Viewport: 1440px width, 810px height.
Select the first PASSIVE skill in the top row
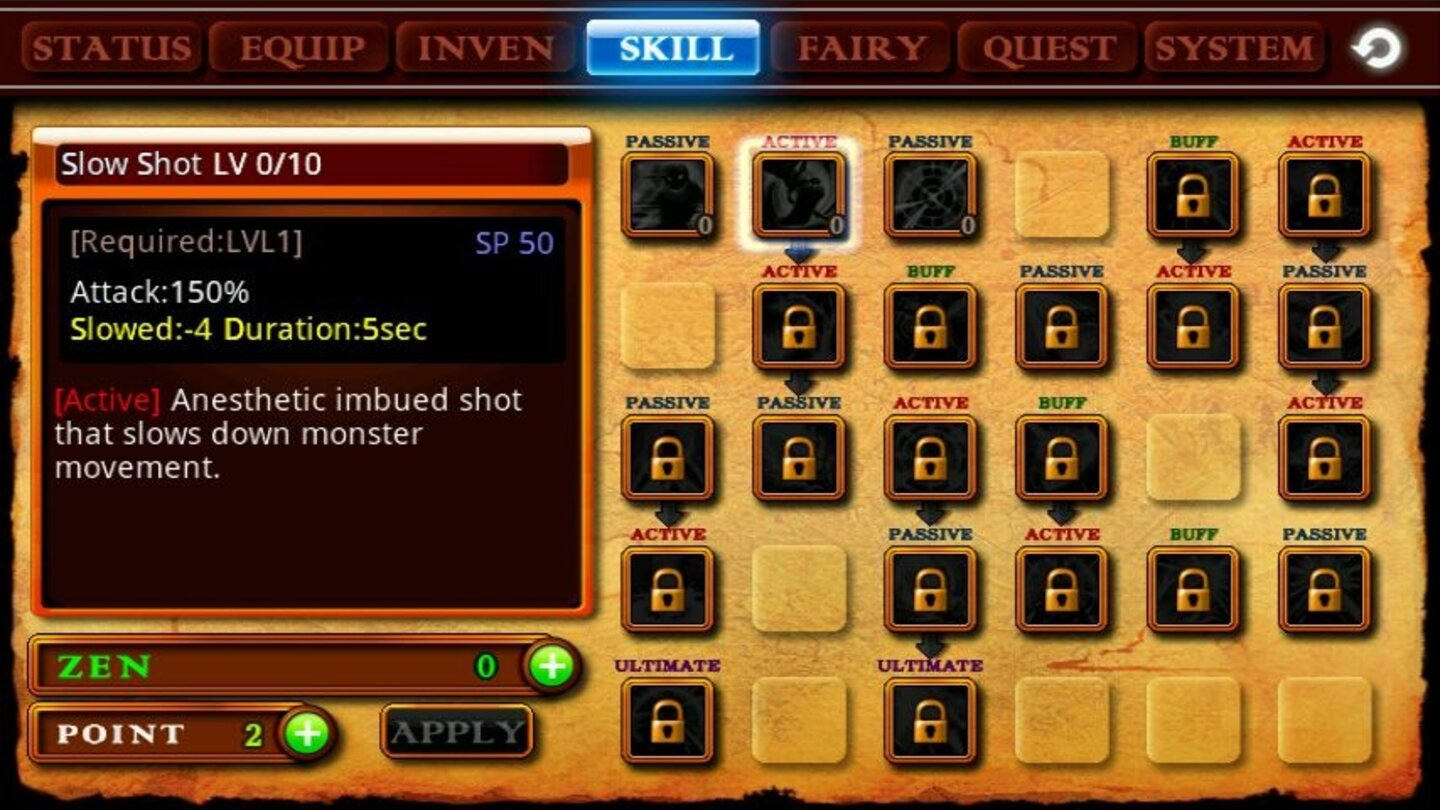point(668,193)
